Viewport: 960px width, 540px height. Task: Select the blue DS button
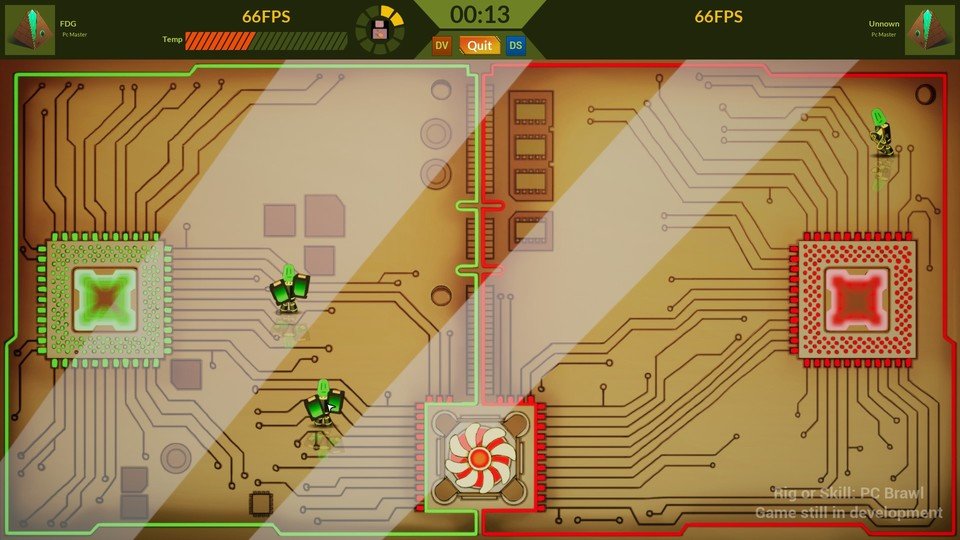point(515,45)
